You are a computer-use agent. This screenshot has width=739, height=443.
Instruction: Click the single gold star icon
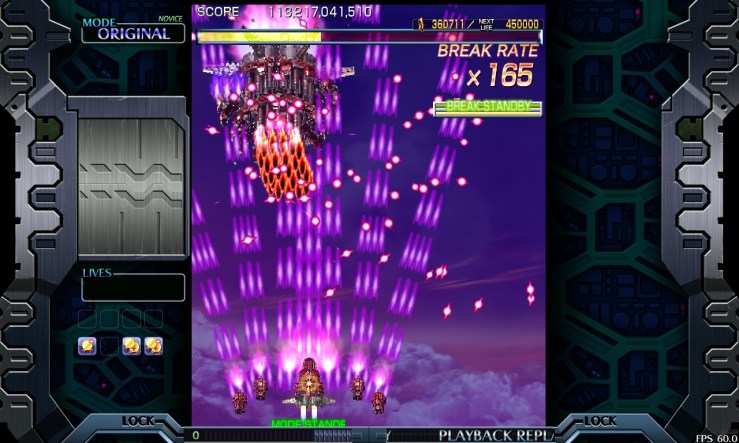[87, 346]
